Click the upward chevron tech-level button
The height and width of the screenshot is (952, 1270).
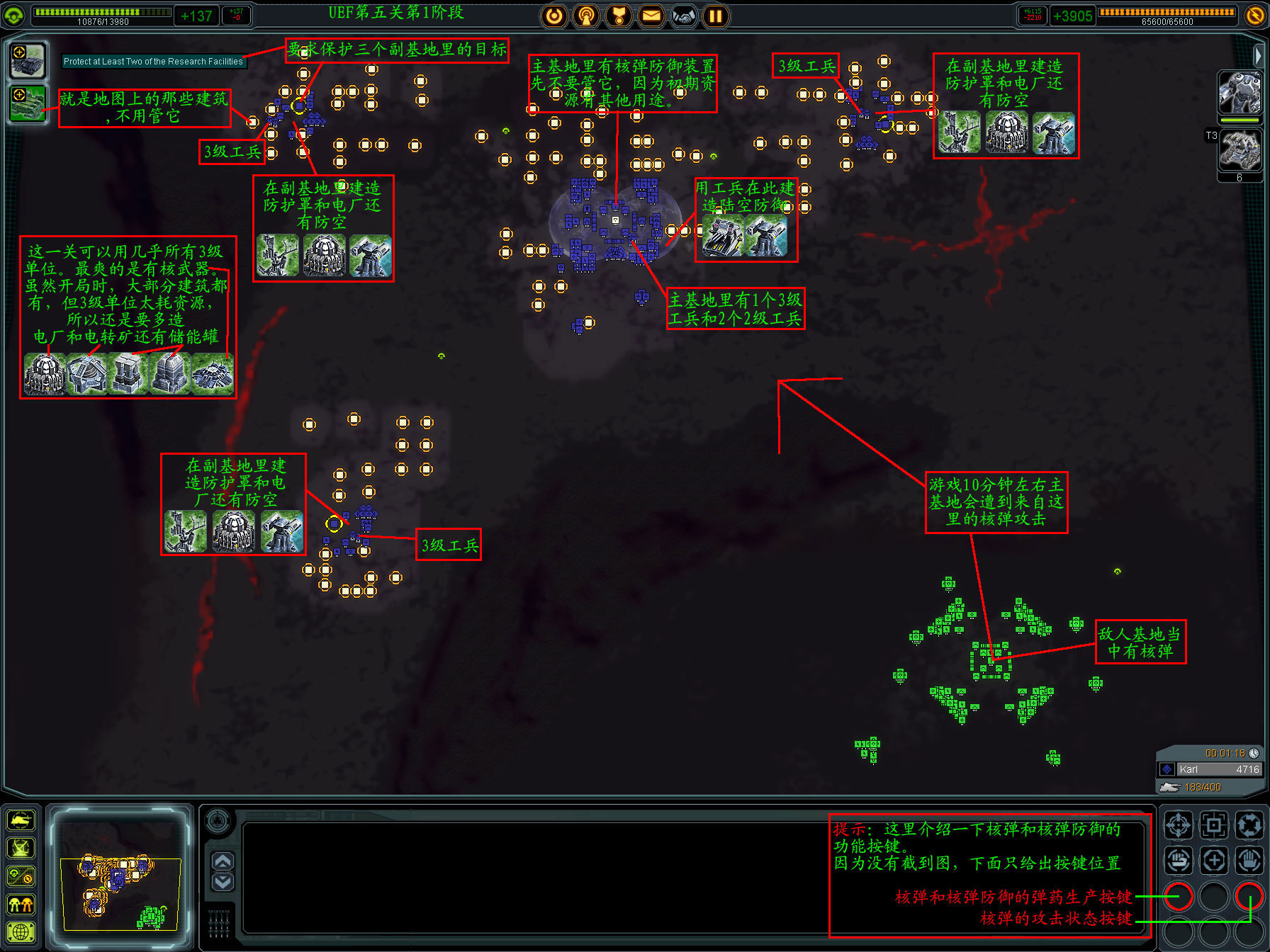[223, 861]
